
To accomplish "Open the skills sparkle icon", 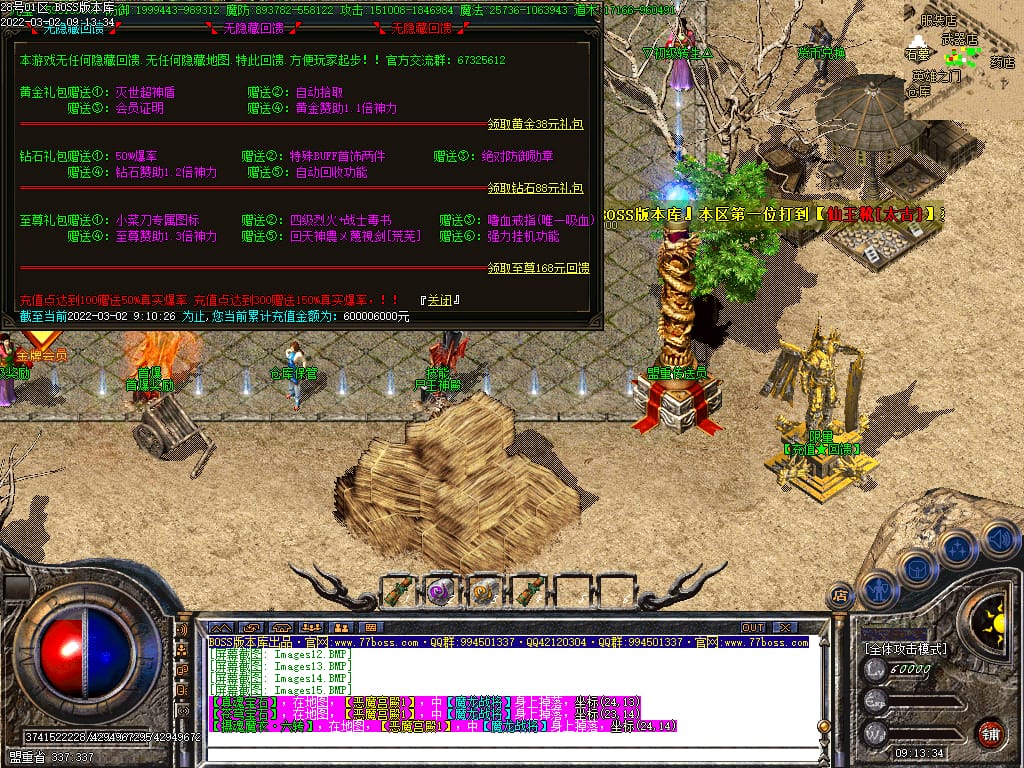I will click(x=957, y=549).
